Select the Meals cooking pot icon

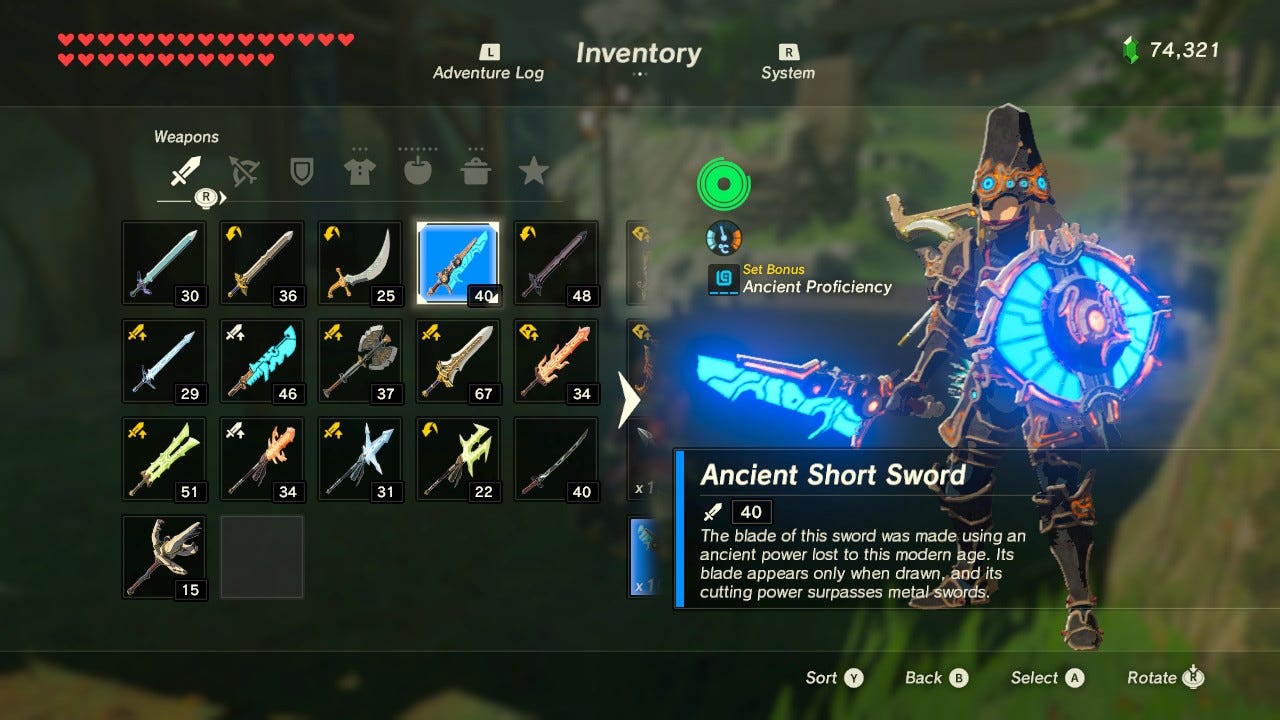pos(476,170)
